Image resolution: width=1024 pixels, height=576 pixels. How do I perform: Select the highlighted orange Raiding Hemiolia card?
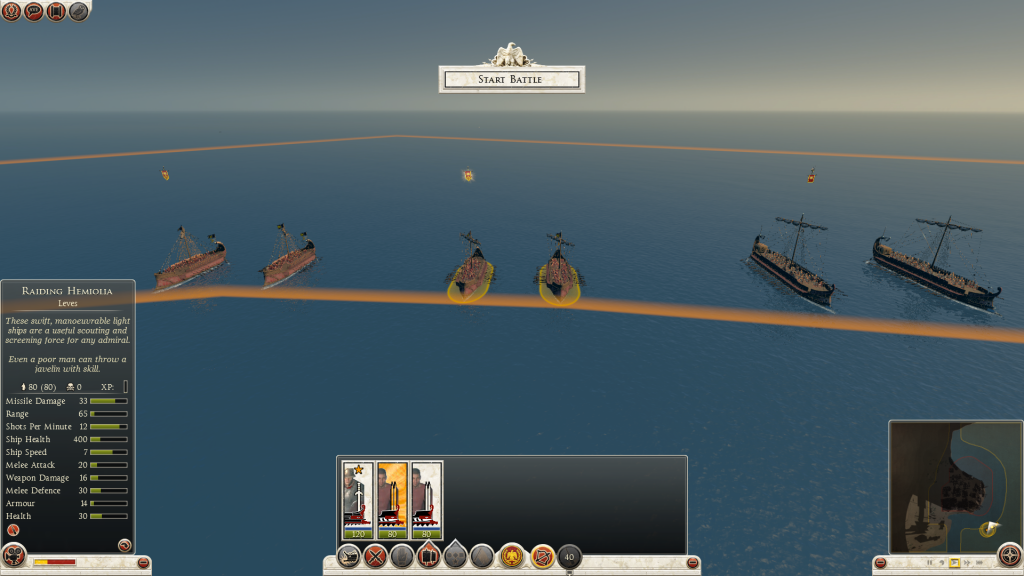[392, 499]
